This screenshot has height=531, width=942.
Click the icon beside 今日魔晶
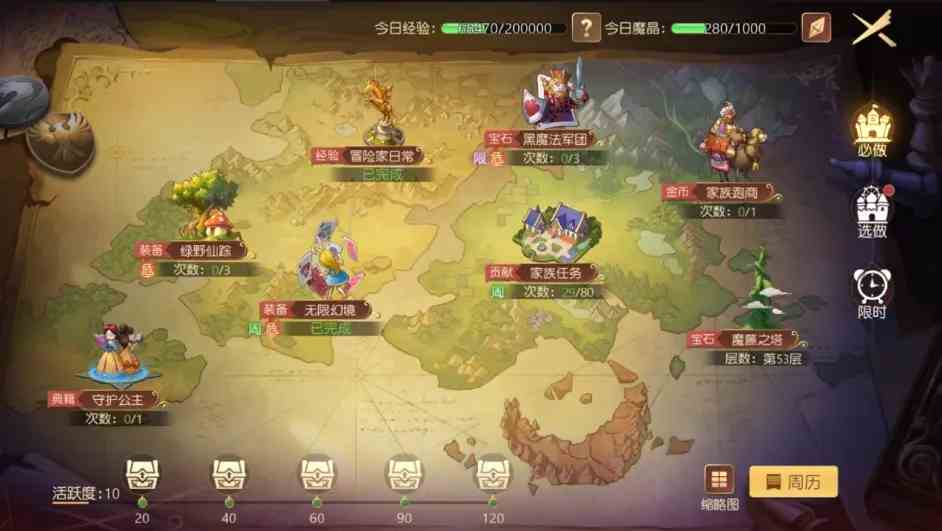(816, 28)
